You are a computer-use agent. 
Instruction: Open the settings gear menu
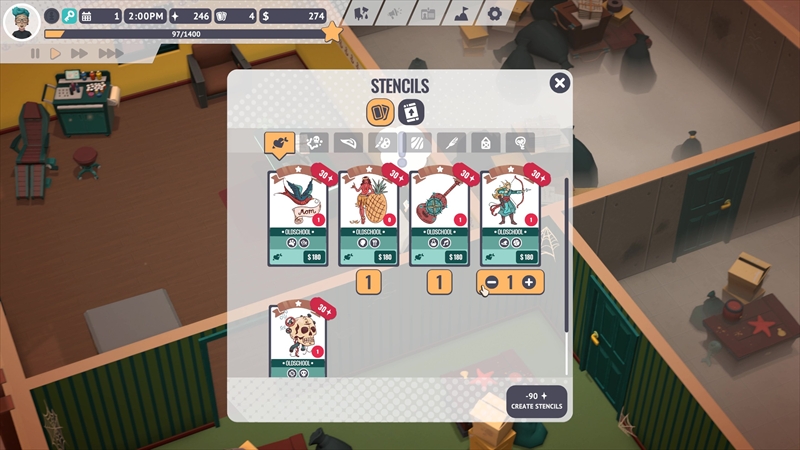494,14
